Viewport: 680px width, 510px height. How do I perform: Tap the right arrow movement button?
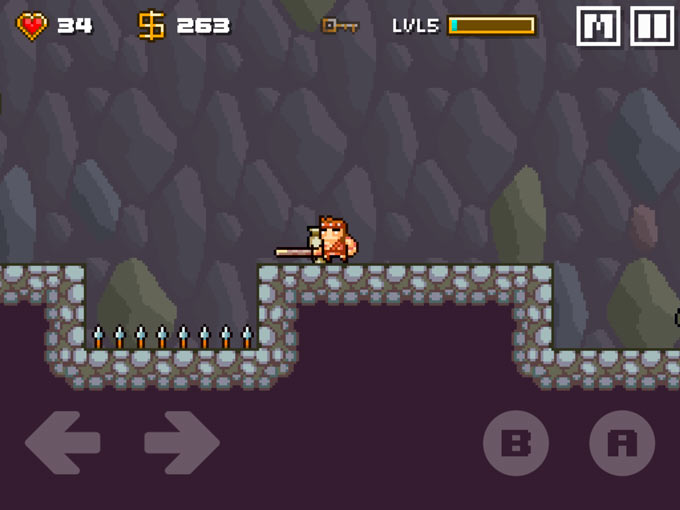pyautogui.click(x=182, y=442)
